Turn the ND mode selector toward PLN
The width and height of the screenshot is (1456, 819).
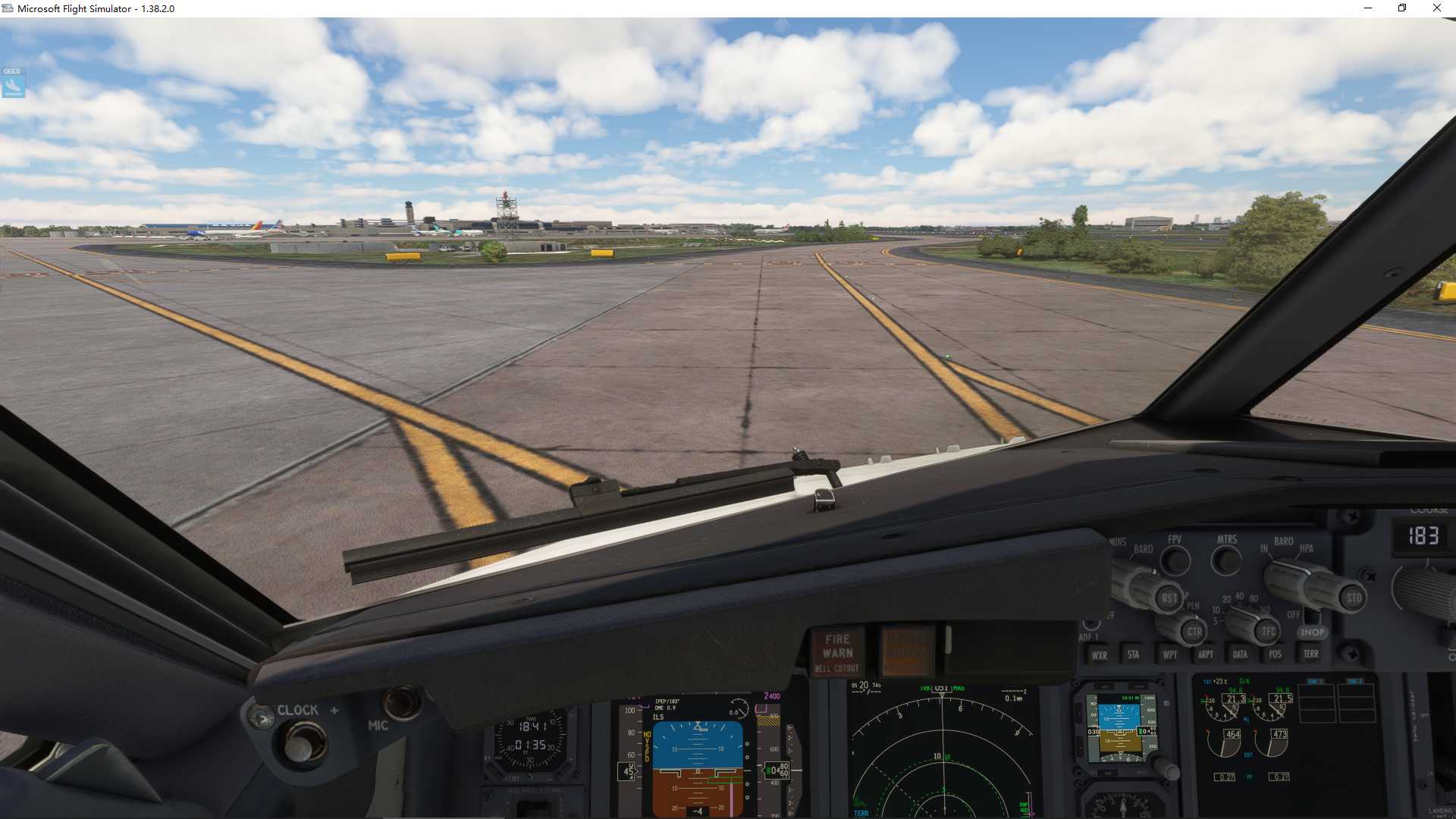pyautogui.click(x=1194, y=631)
